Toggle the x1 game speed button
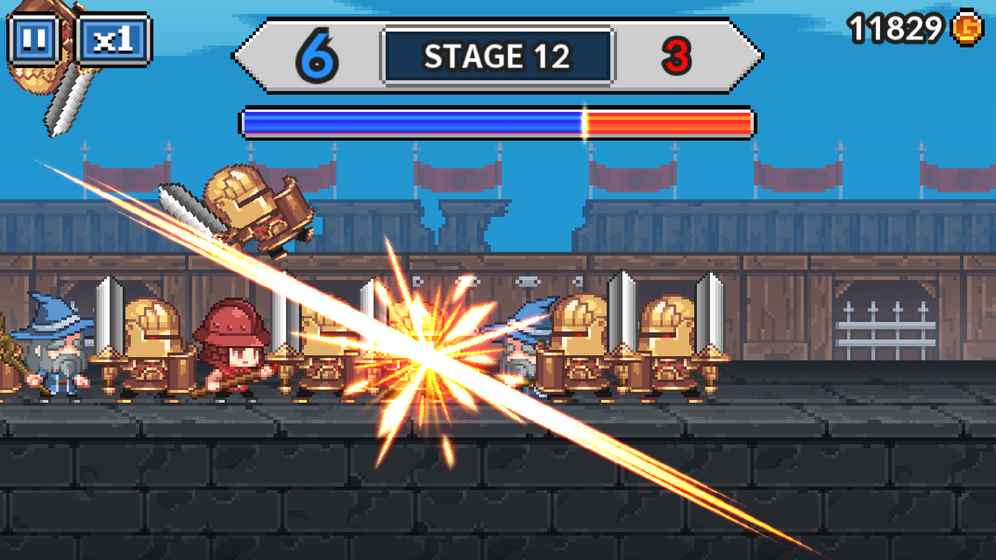996x560 pixels. point(113,40)
